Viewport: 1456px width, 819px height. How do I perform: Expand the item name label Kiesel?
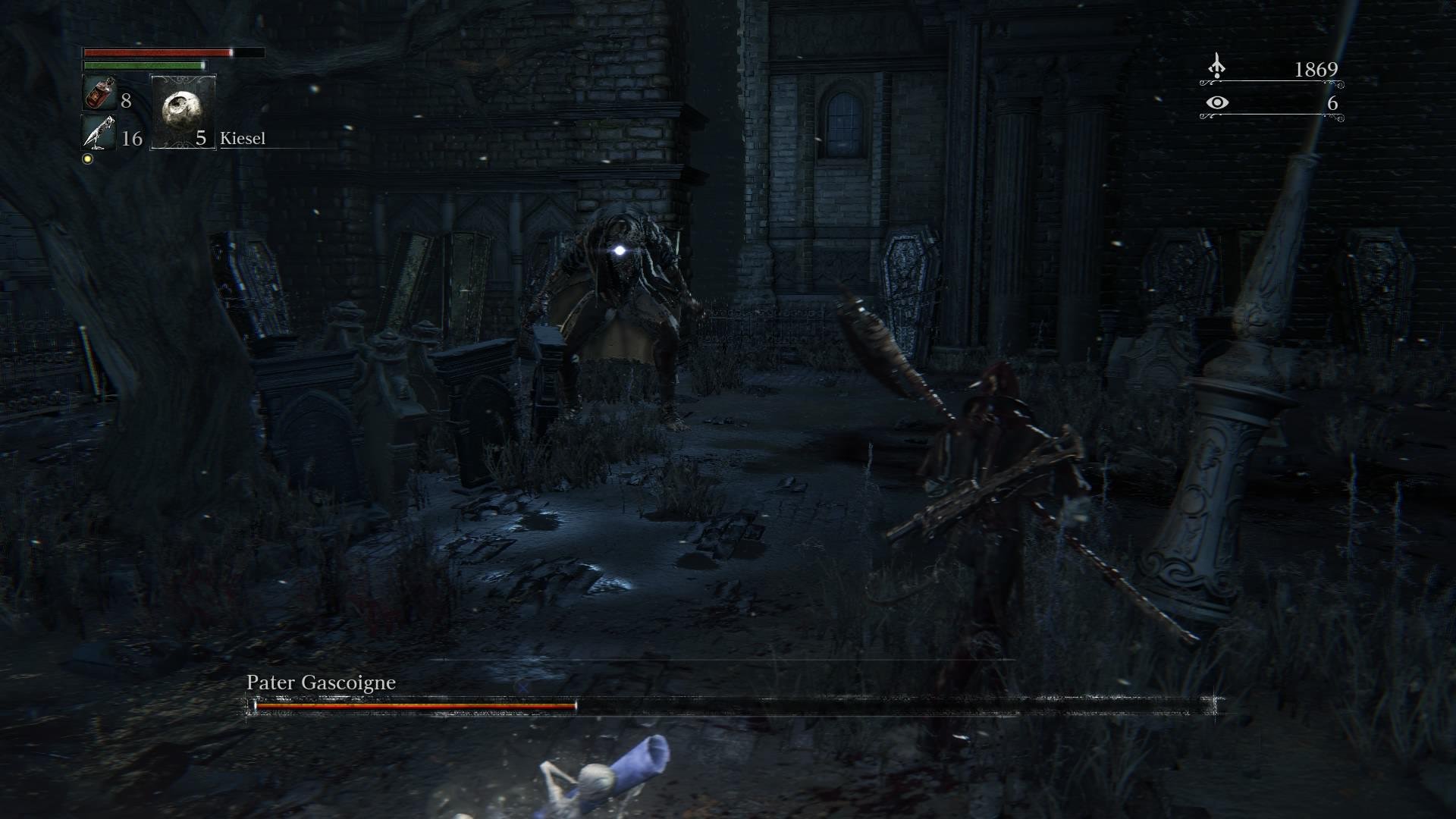tap(243, 138)
